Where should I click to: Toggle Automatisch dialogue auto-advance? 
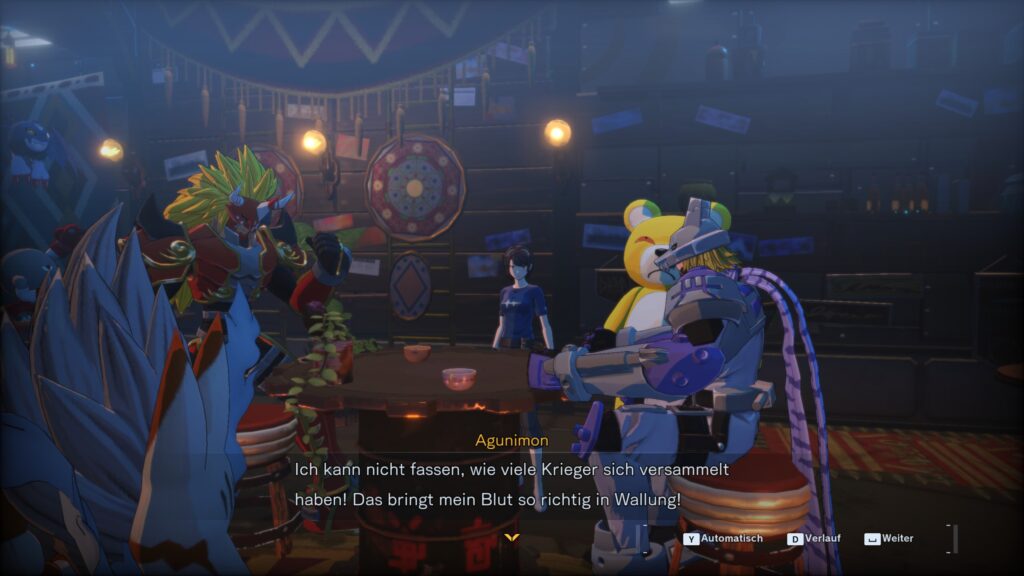pos(723,539)
